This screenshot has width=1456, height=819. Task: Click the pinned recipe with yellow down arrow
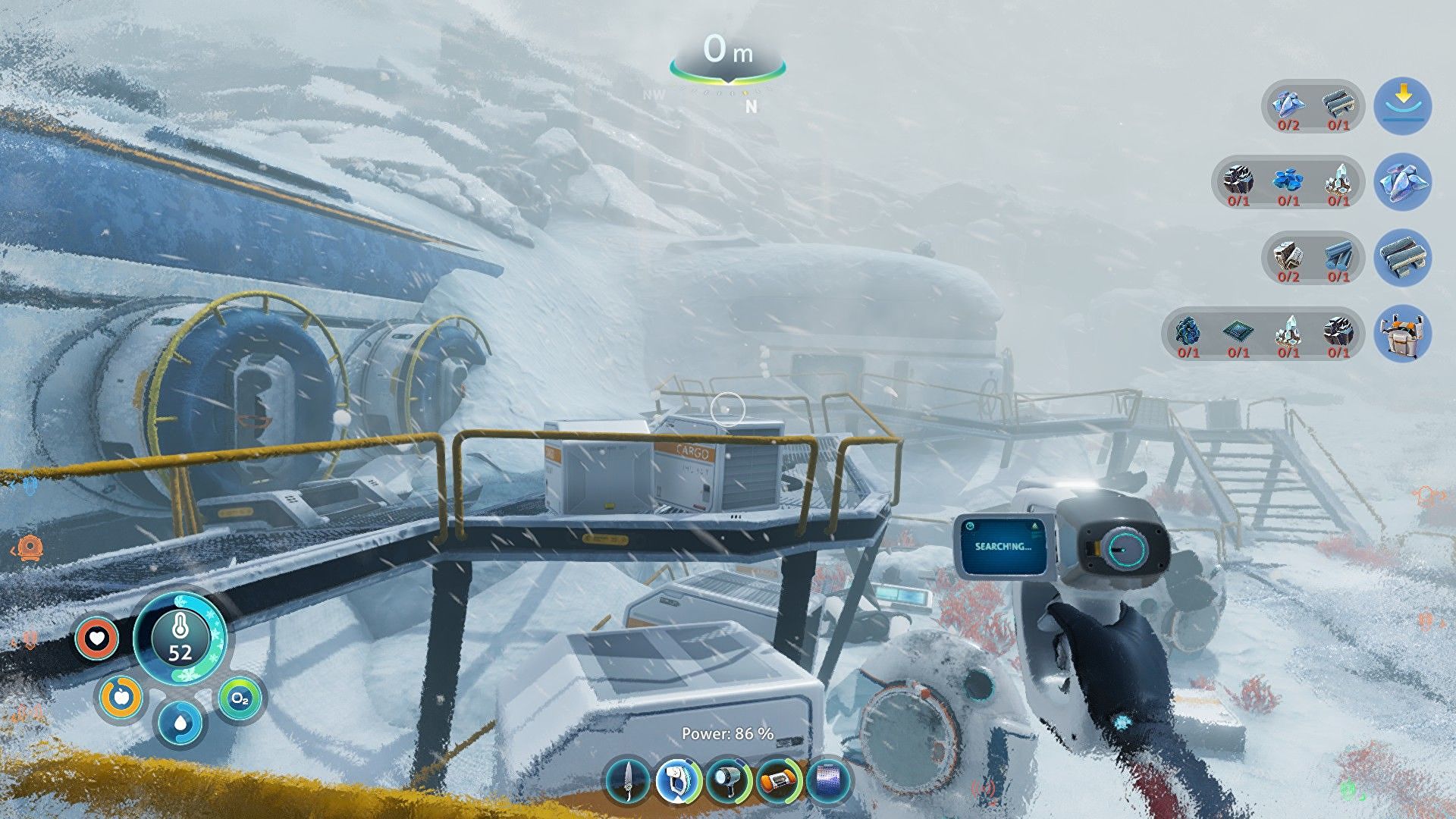[1402, 106]
